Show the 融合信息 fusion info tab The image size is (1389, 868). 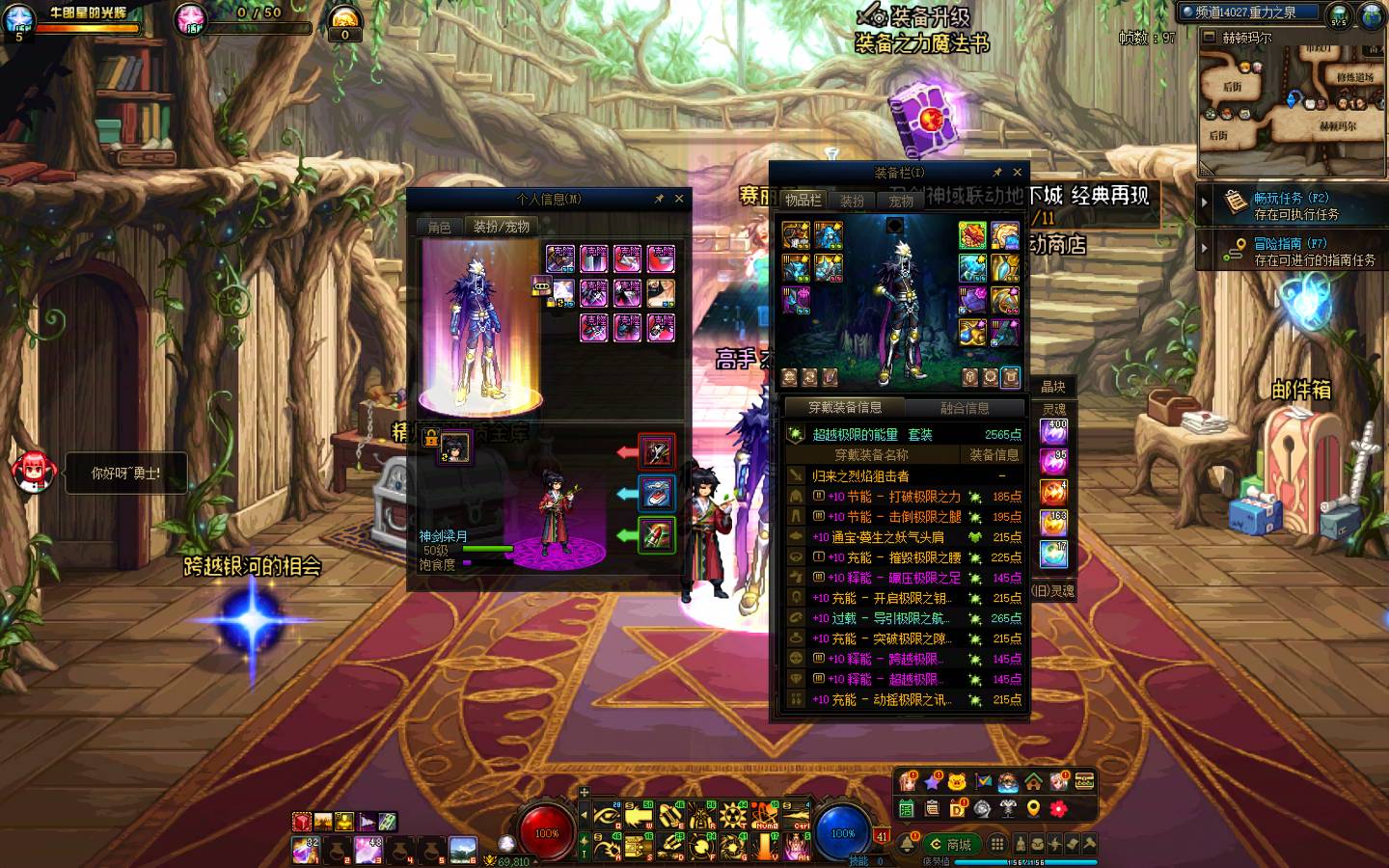[x=965, y=408]
